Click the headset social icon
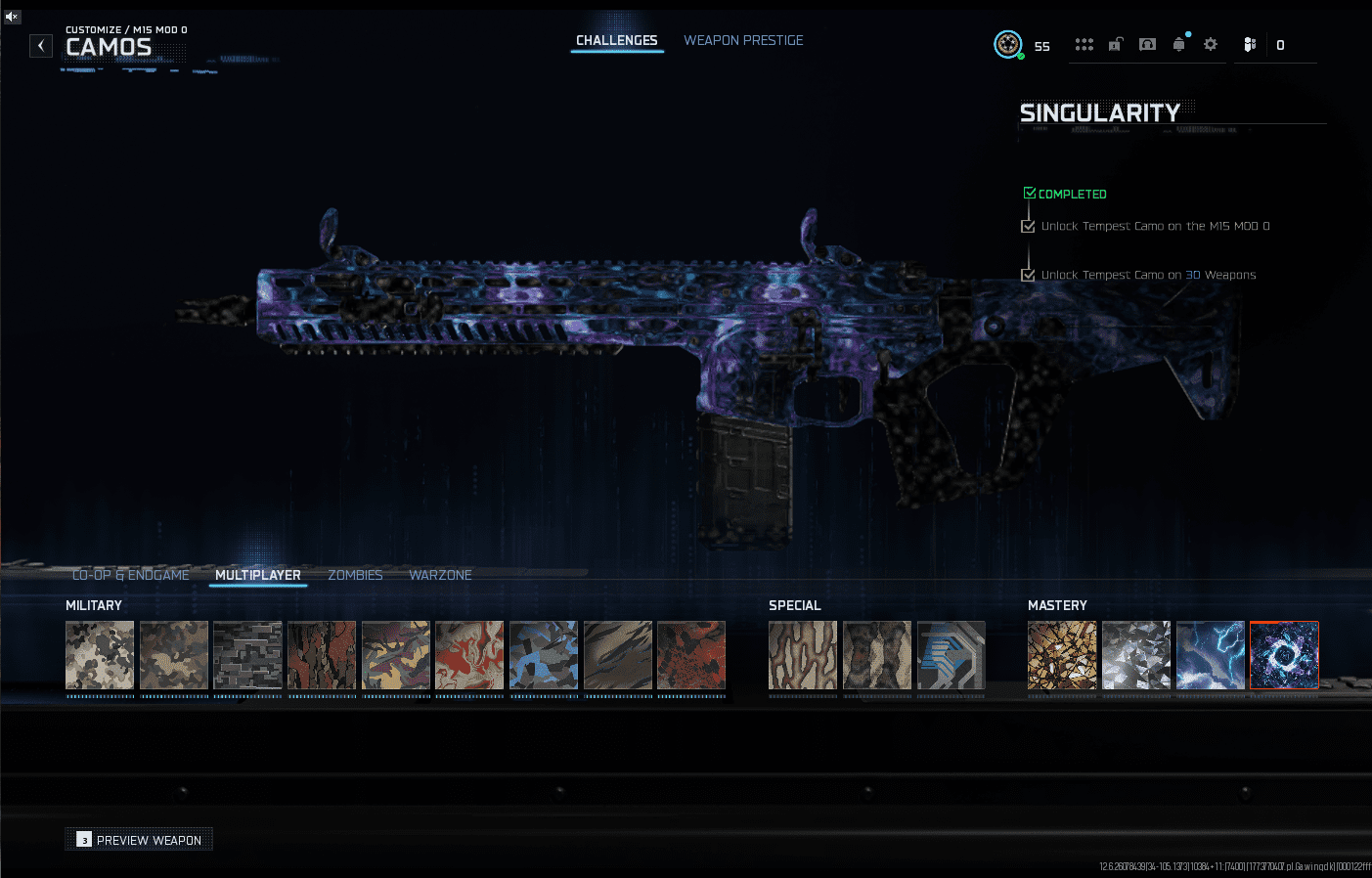The width and height of the screenshot is (1372, 878). tap(1146, 44)
